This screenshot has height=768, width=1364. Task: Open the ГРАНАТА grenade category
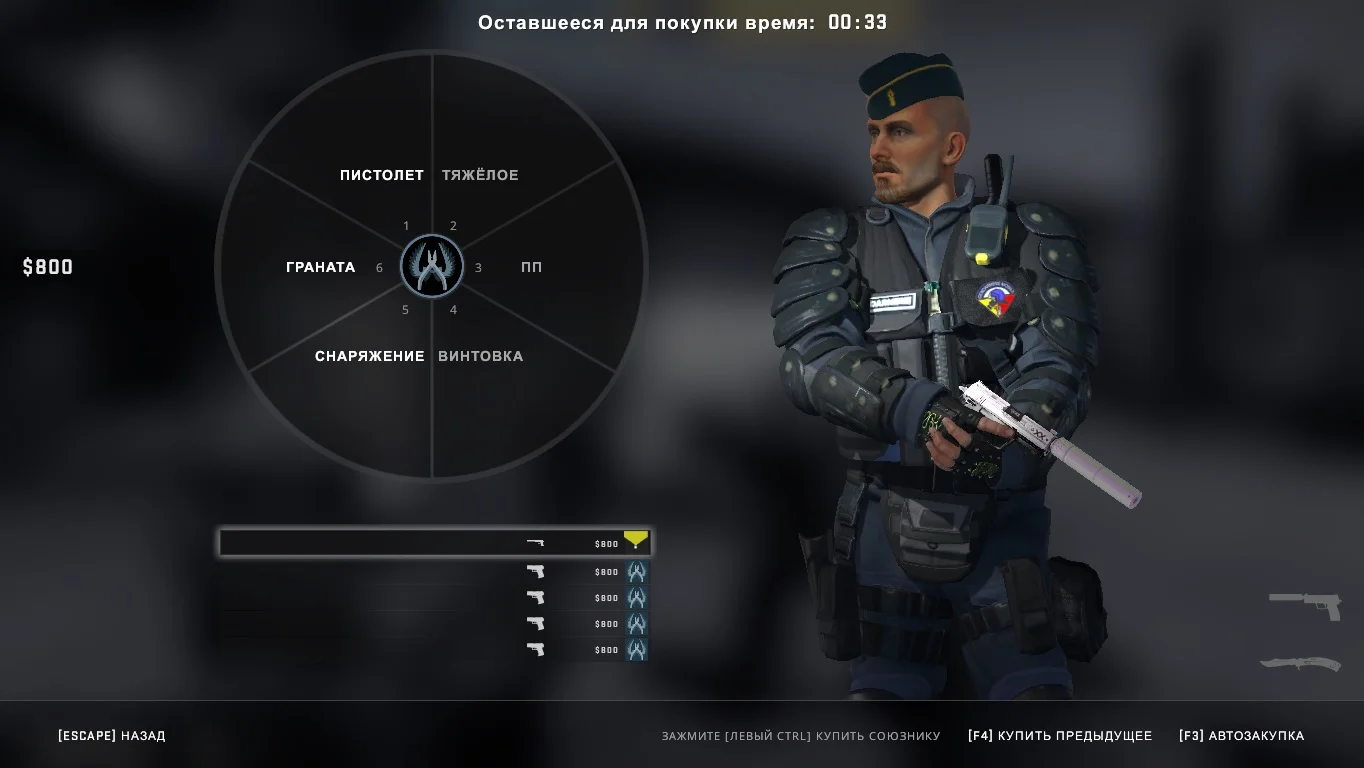tap(320, 267)
